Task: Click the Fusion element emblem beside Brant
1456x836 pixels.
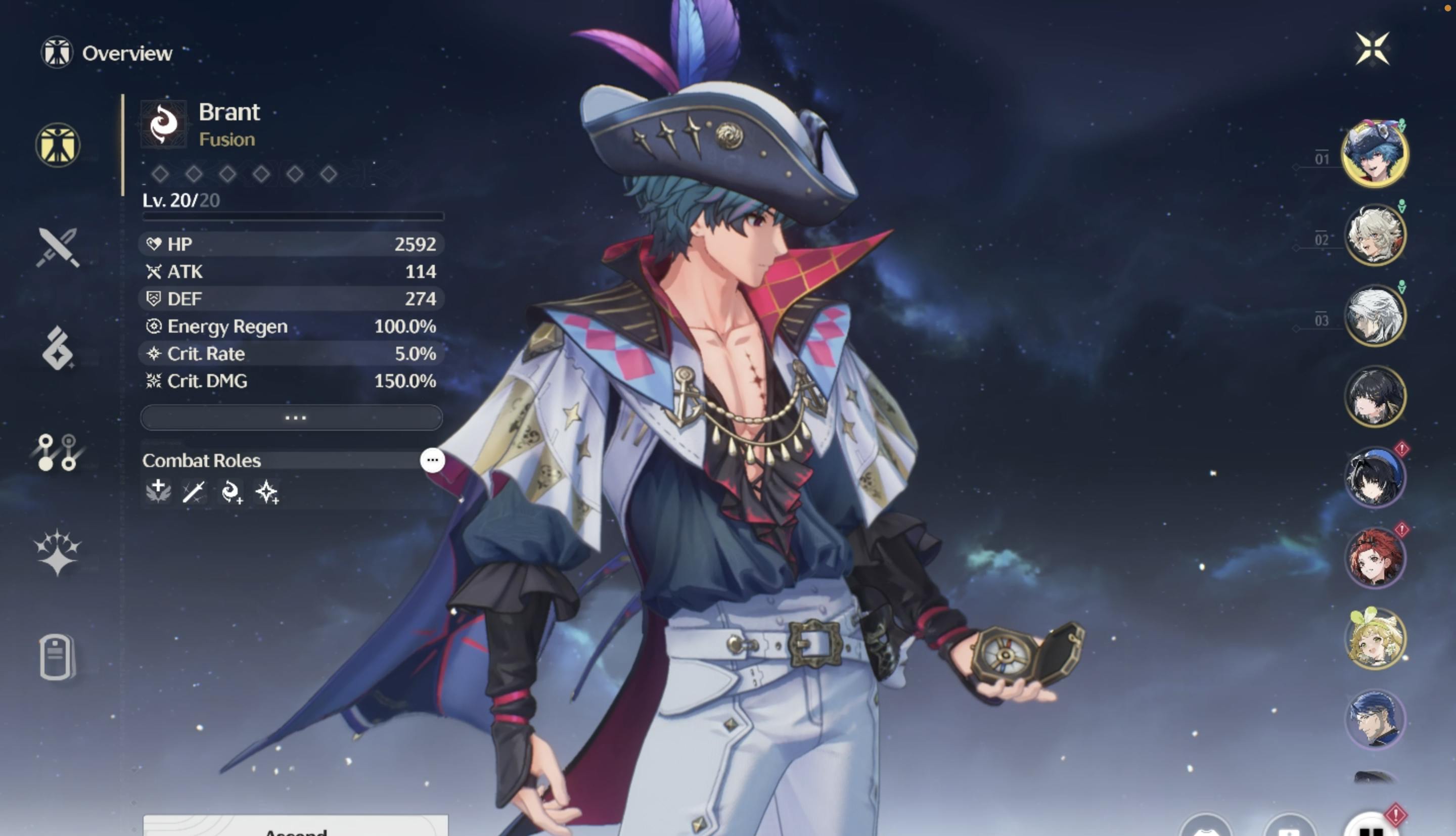Action: (x=164, y=123)
